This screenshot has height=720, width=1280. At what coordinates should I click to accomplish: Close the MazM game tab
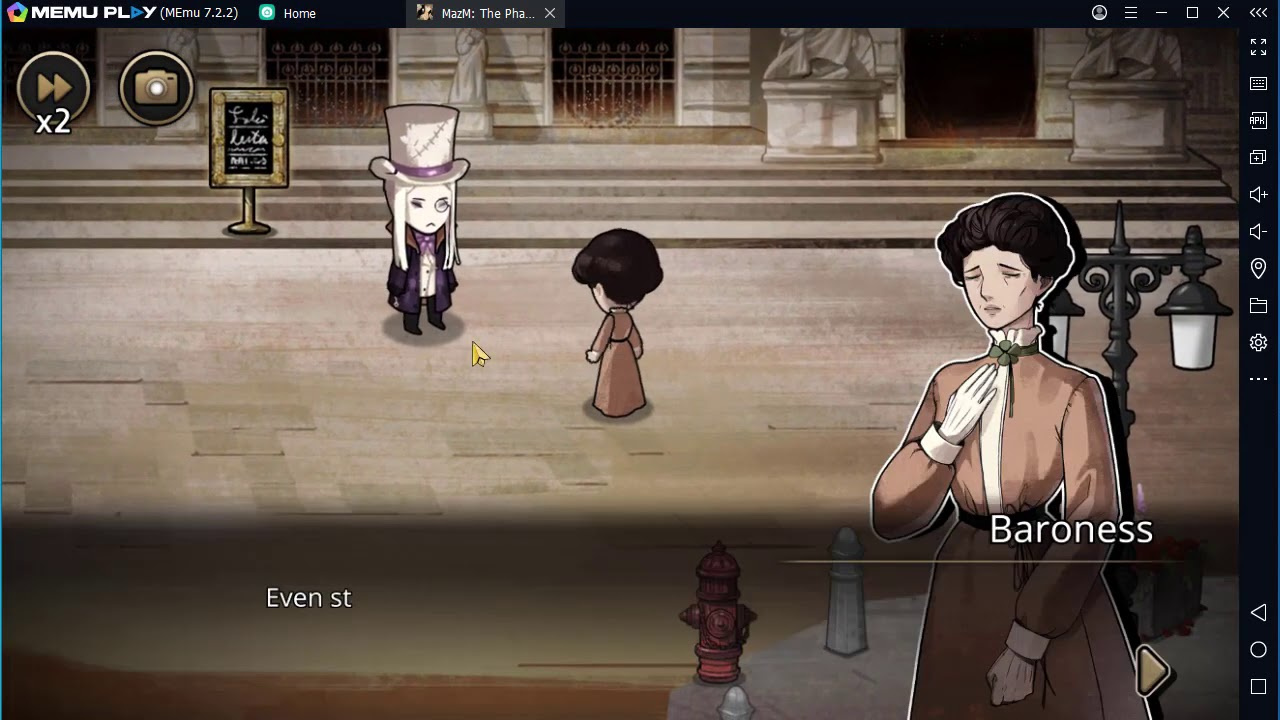(x=550, y=13)
